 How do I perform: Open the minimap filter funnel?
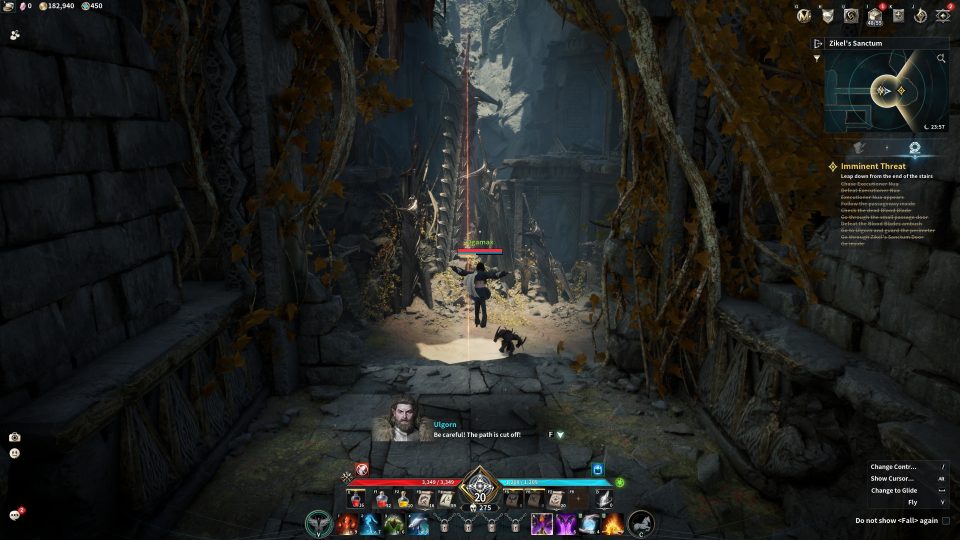click(x=817, y=58)
